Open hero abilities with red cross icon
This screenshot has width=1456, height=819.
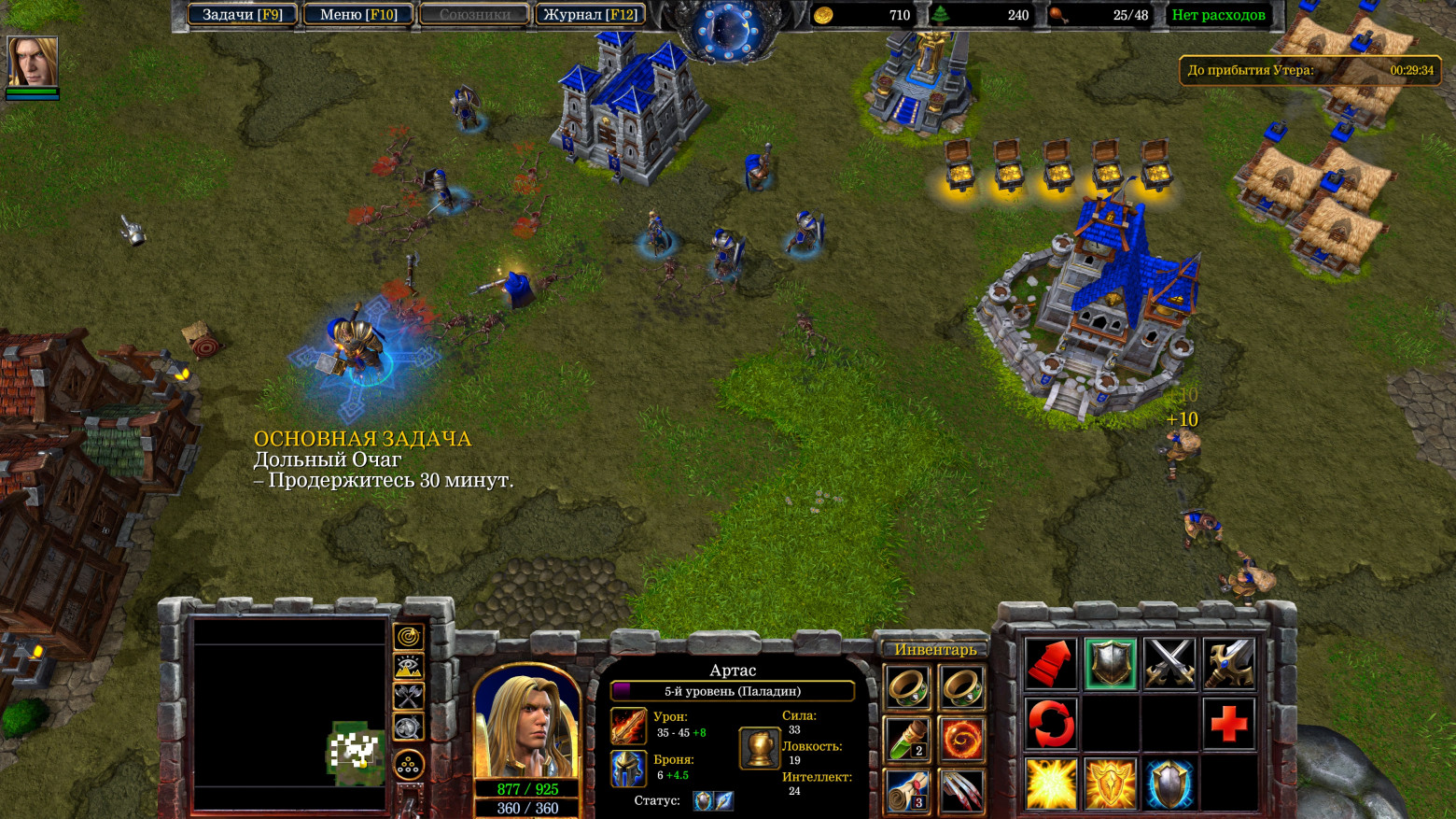pos(1229,724)
